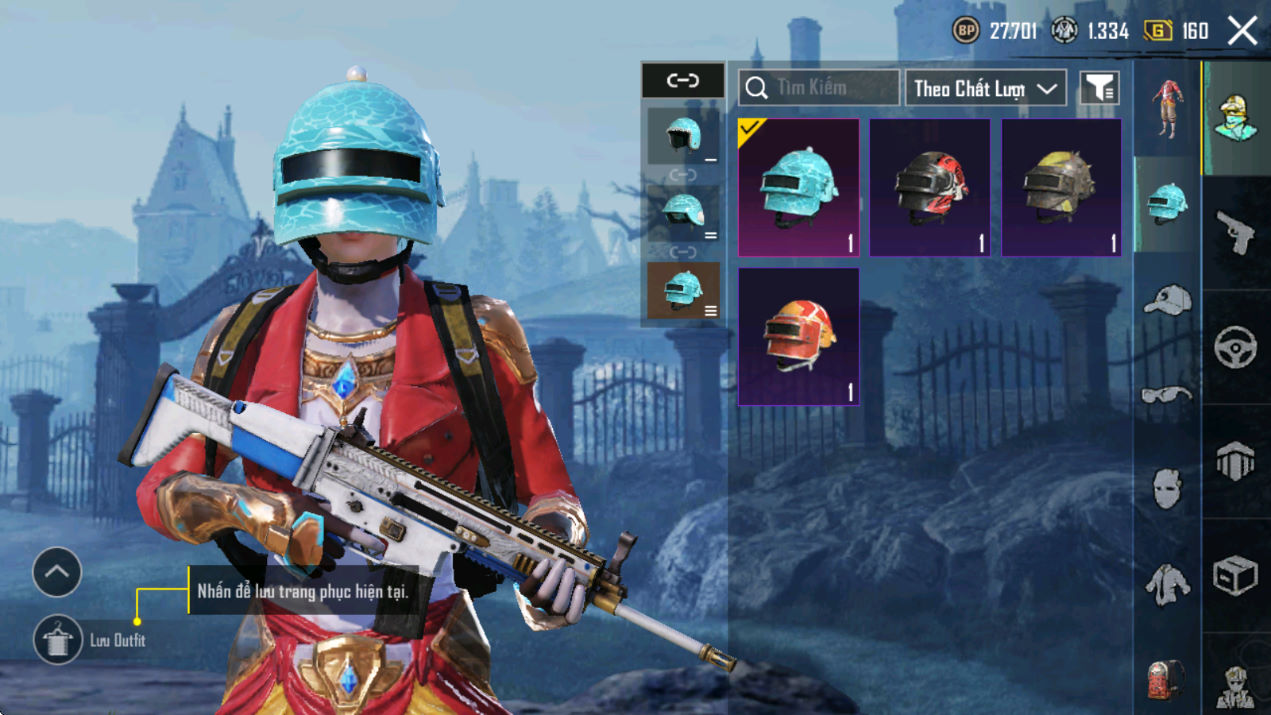The width and height of the screenshot is (1271, 715).
Task: Save current look with Lưu Outfit
Action: 58,640
